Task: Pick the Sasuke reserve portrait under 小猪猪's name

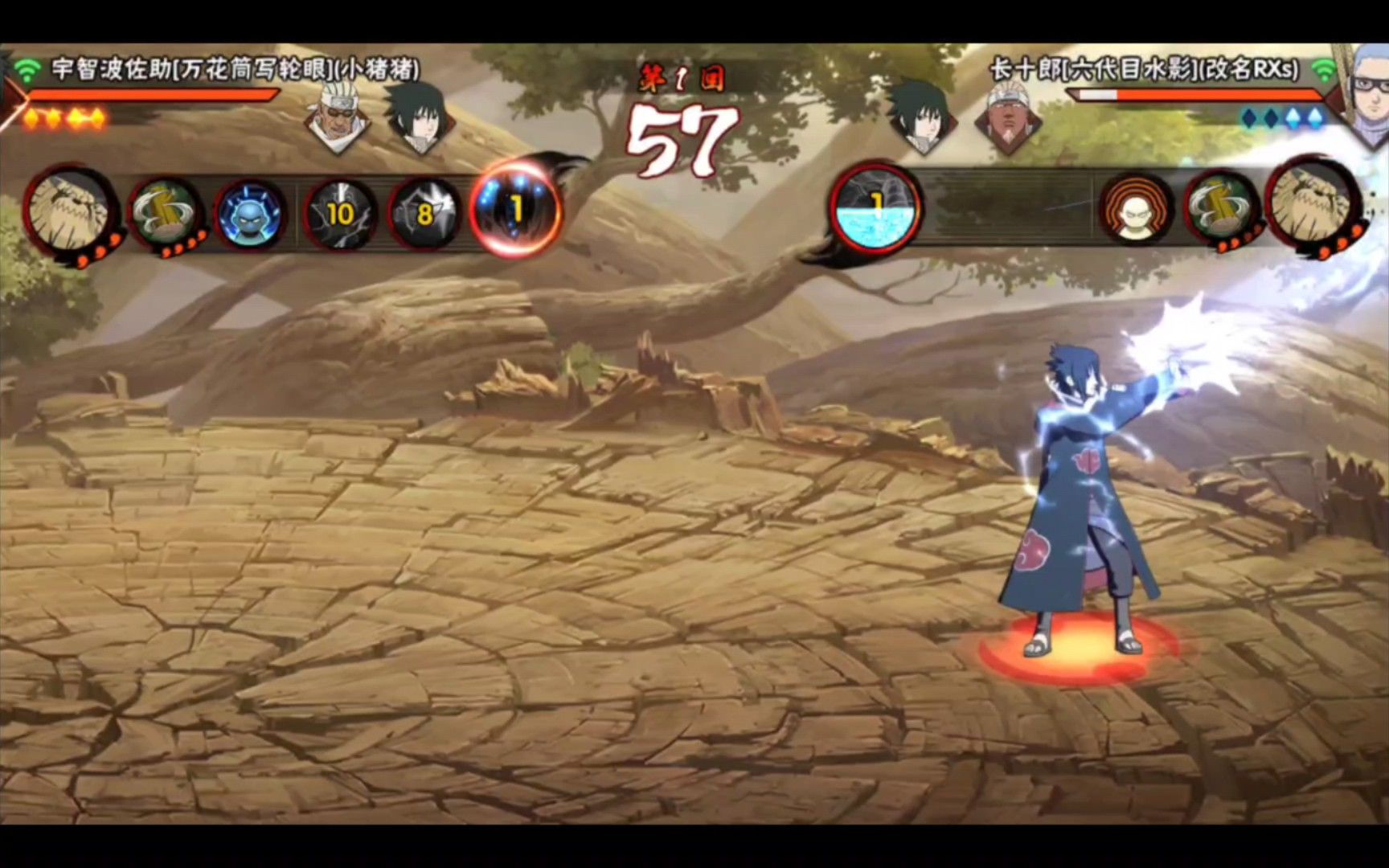Action: point(418,119)
